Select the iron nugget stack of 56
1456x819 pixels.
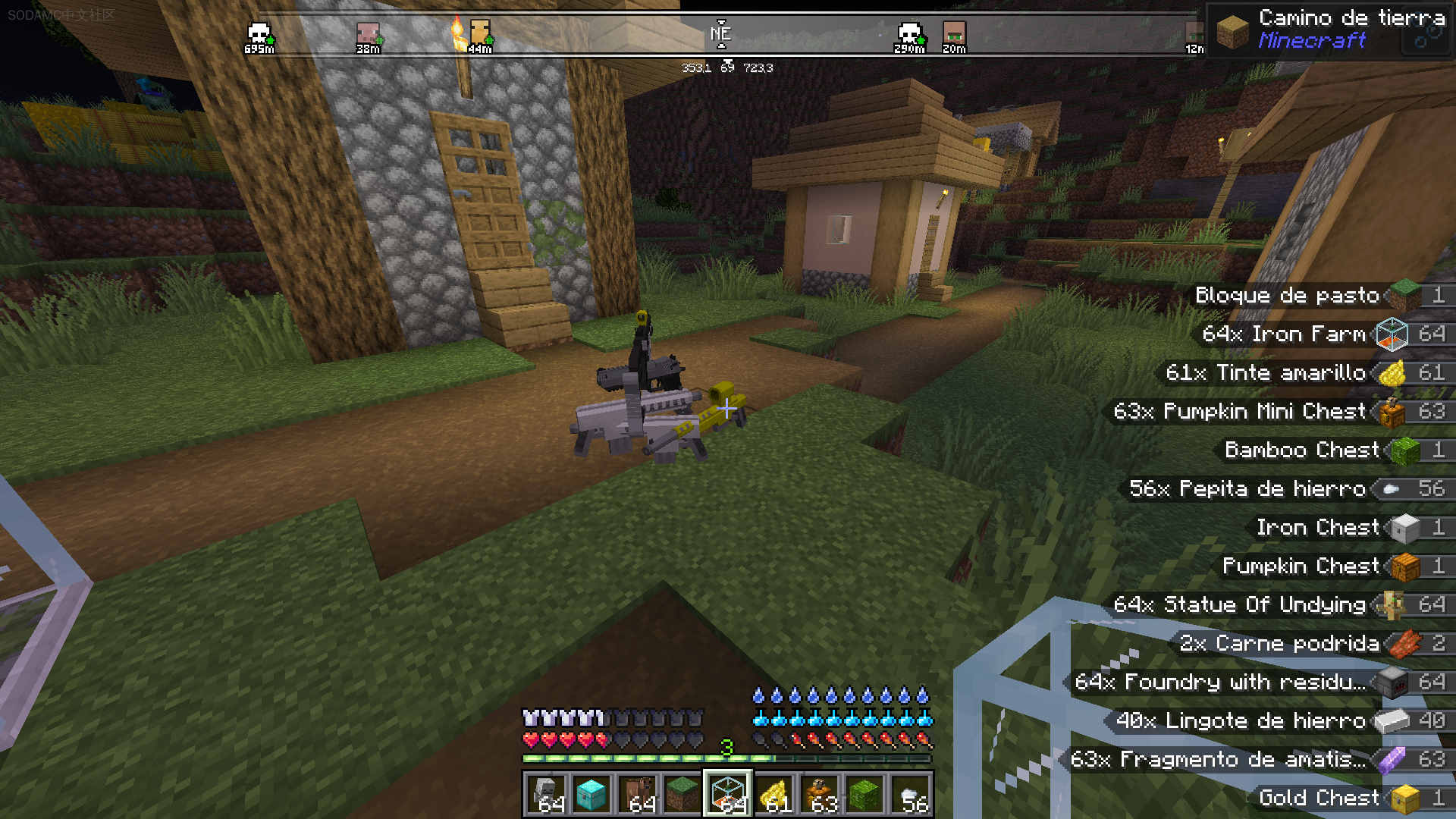911,794
